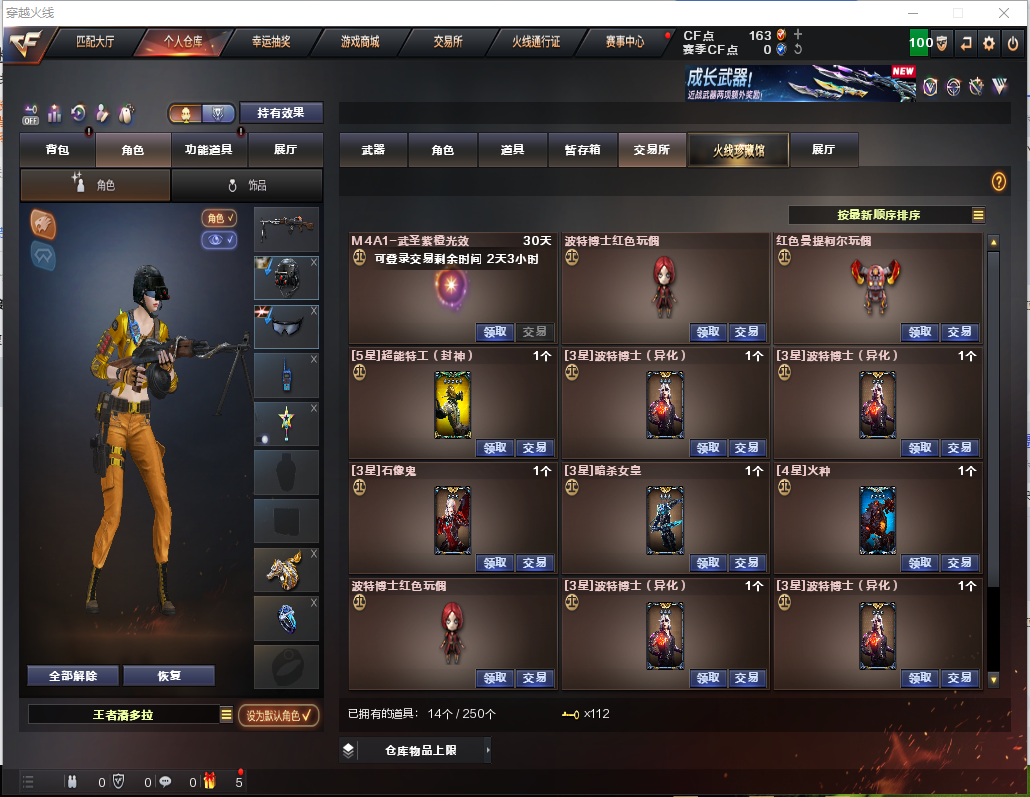This screenshot has height=797, width=1030.
Task: Select the 饰品 accessories sub-tab
Action: point(247,185)
